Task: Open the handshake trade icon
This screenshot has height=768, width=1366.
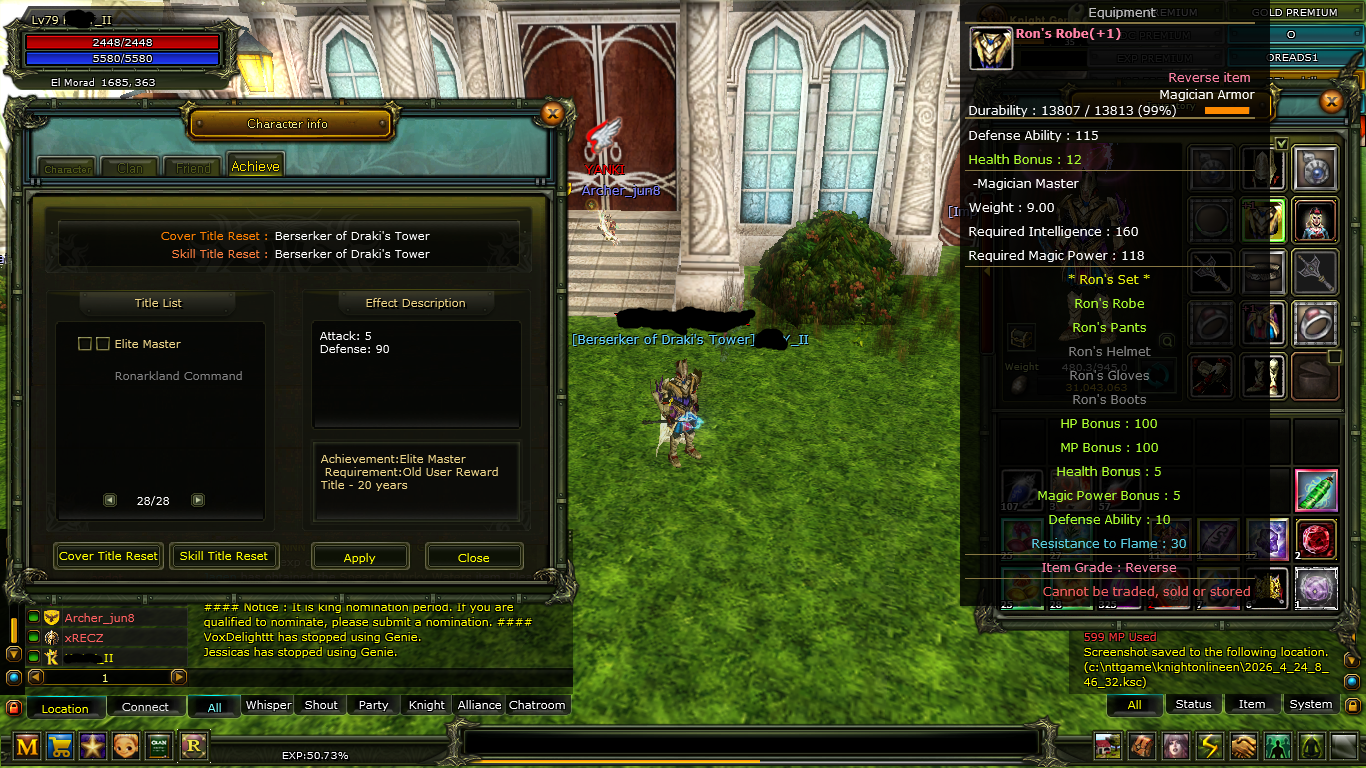Action: coord(1243,746)
